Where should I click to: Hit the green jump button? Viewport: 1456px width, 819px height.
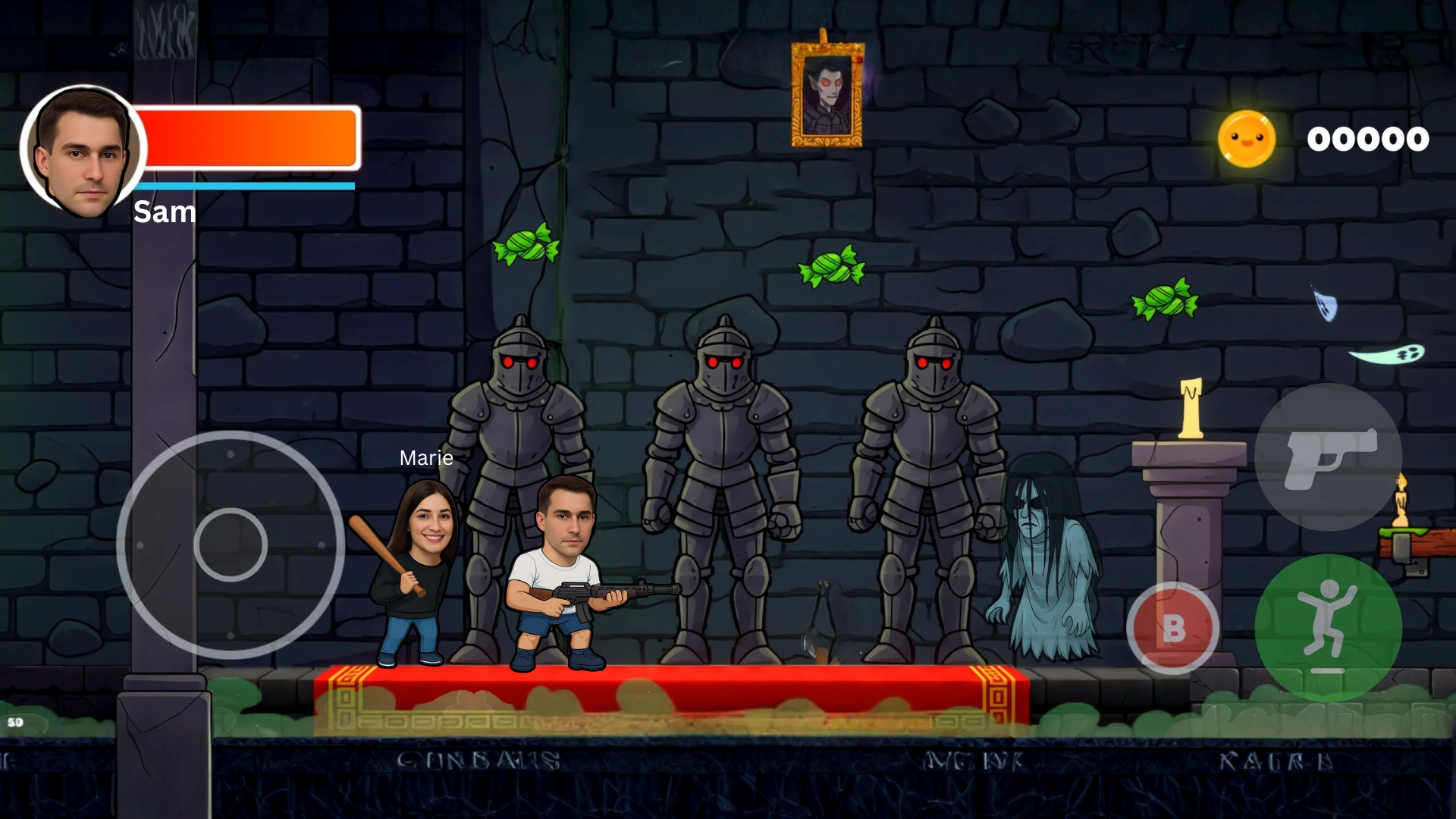click(1327, 626)
